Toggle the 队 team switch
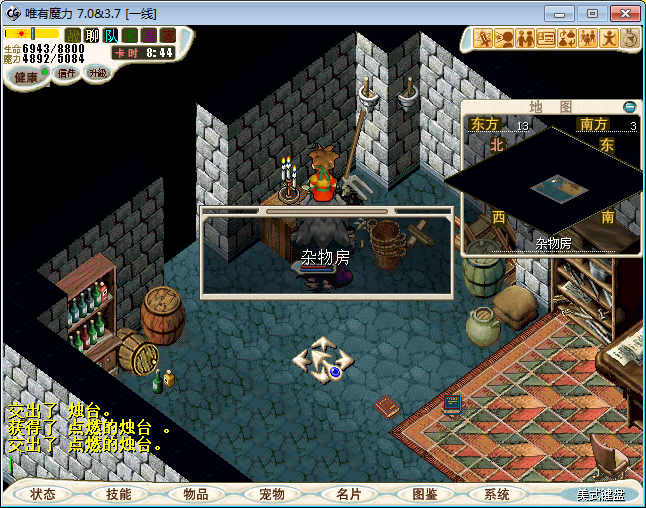646x508 pixels. tap(111, 35)
